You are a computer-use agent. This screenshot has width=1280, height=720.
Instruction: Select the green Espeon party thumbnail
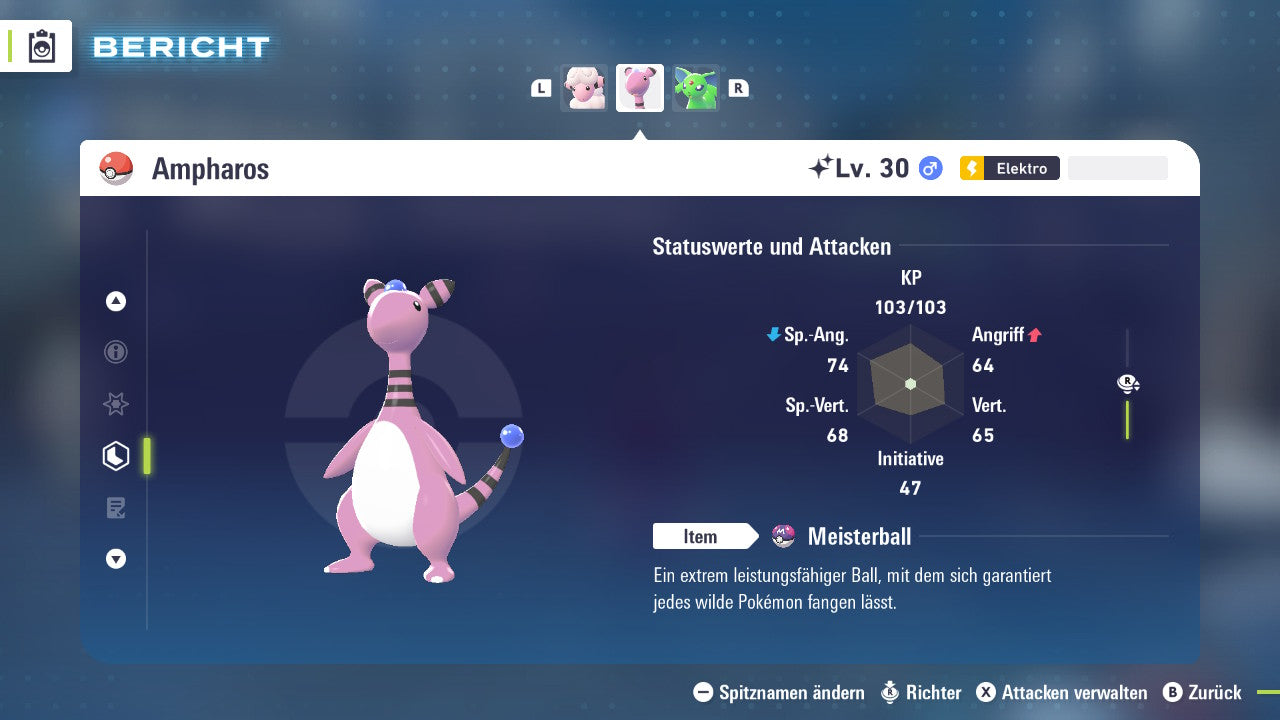point(697,87)
